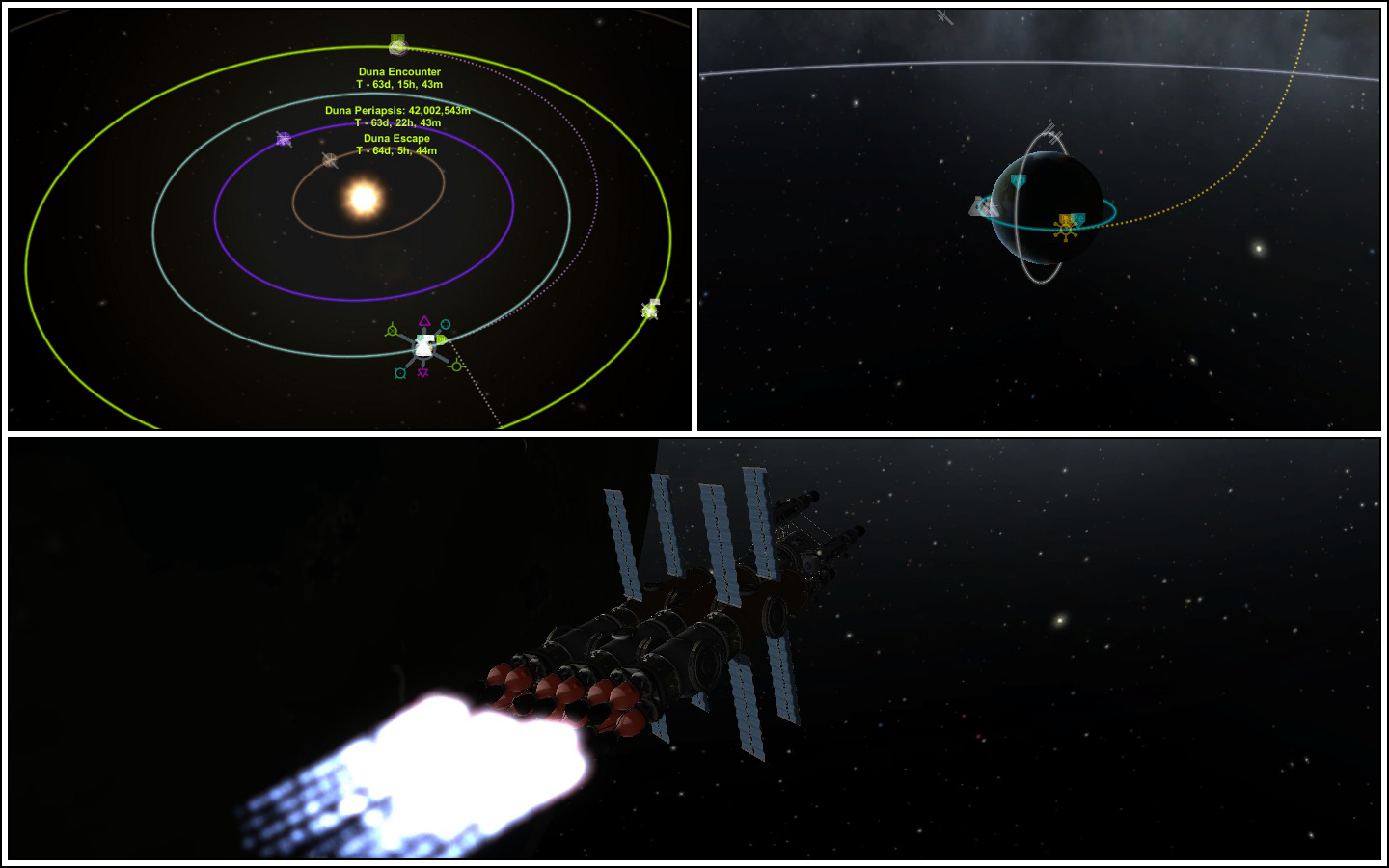The height and width of the screenshot is (868, 1389).
Task: Select the yellow vessel marker on Kerbin's equatorial orbit
Action: [x=1066, y=230]
